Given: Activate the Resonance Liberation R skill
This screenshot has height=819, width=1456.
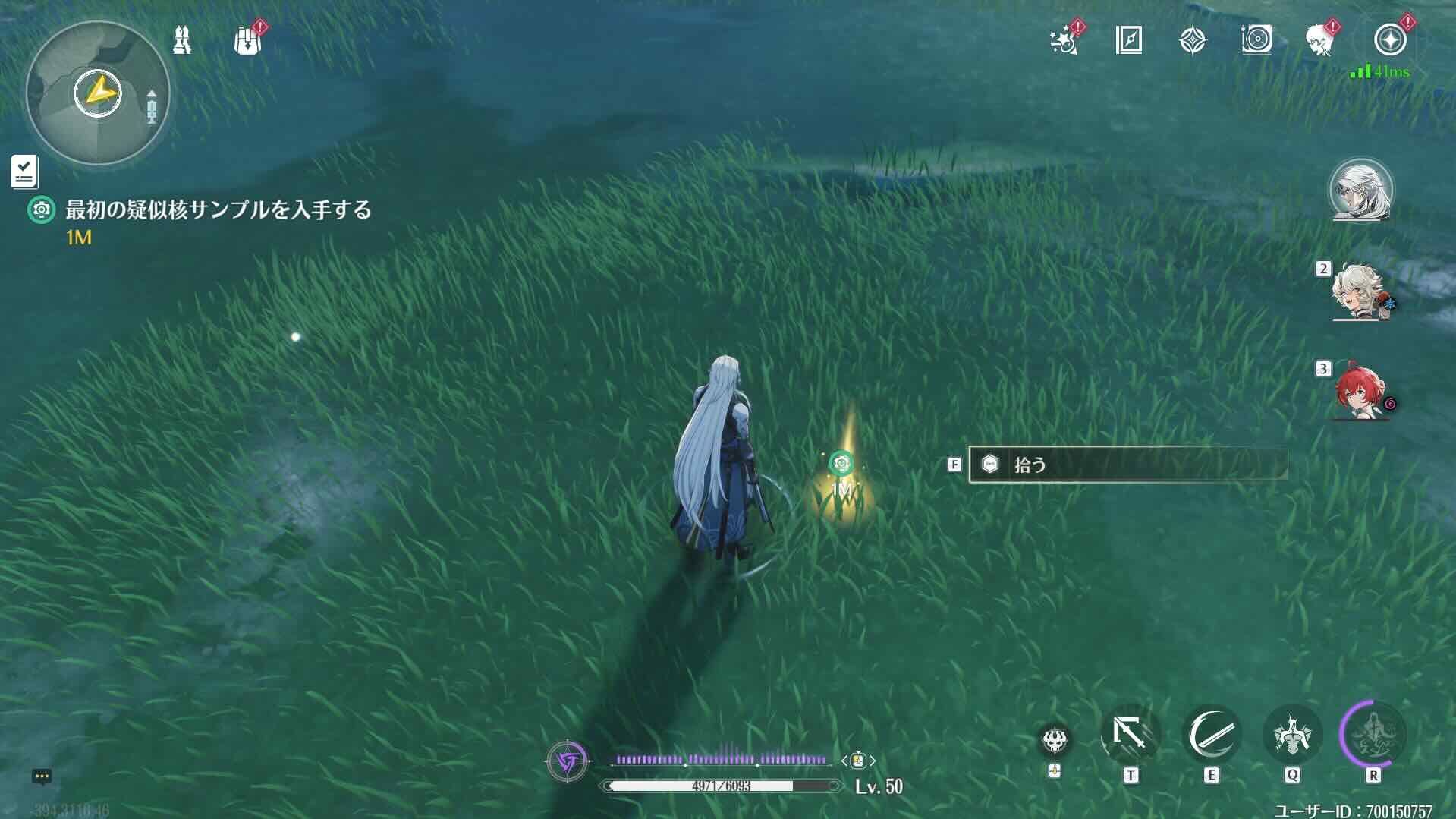Looking at the screenshot, I should pyautogui.click(x=1377, y=735).
